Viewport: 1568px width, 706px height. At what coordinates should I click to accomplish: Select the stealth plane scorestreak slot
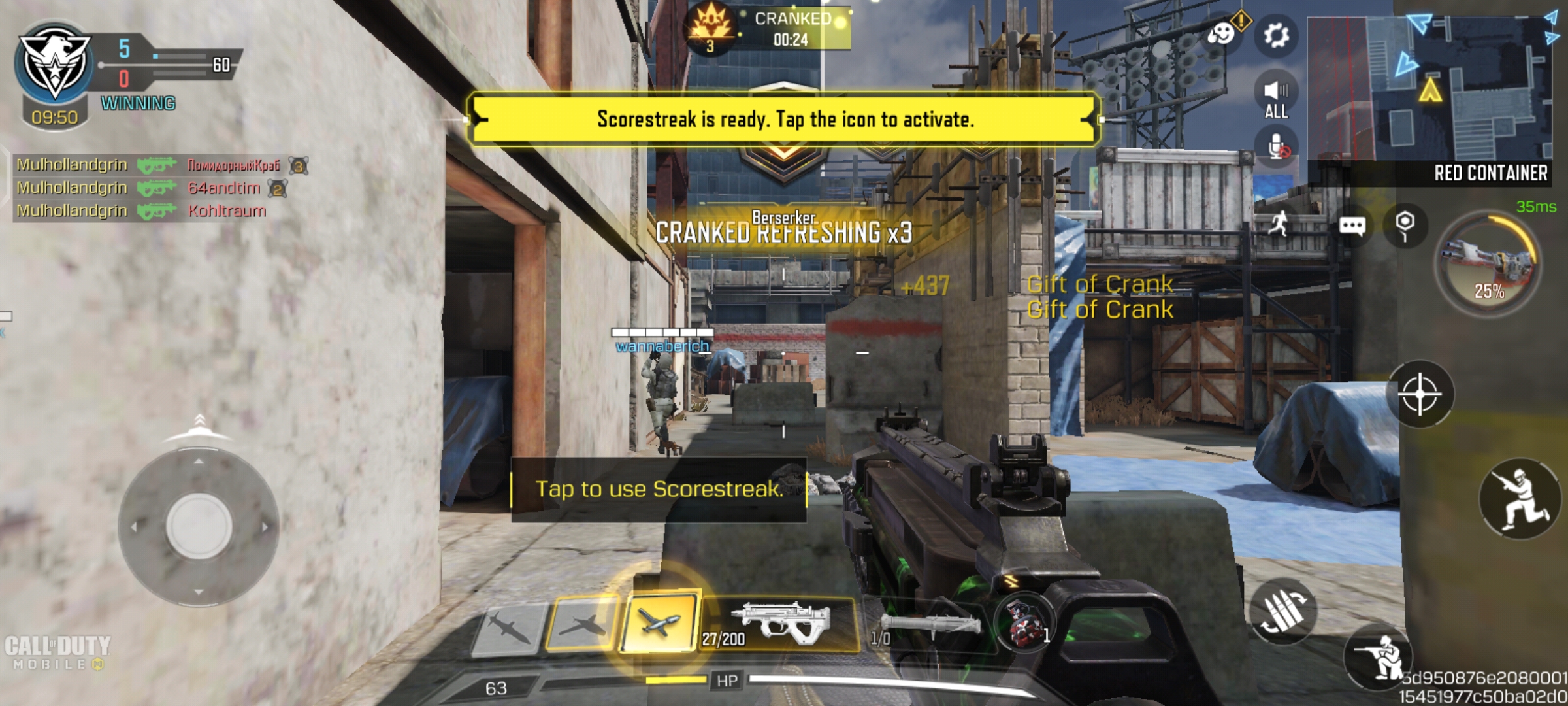(x=581, y=624)
